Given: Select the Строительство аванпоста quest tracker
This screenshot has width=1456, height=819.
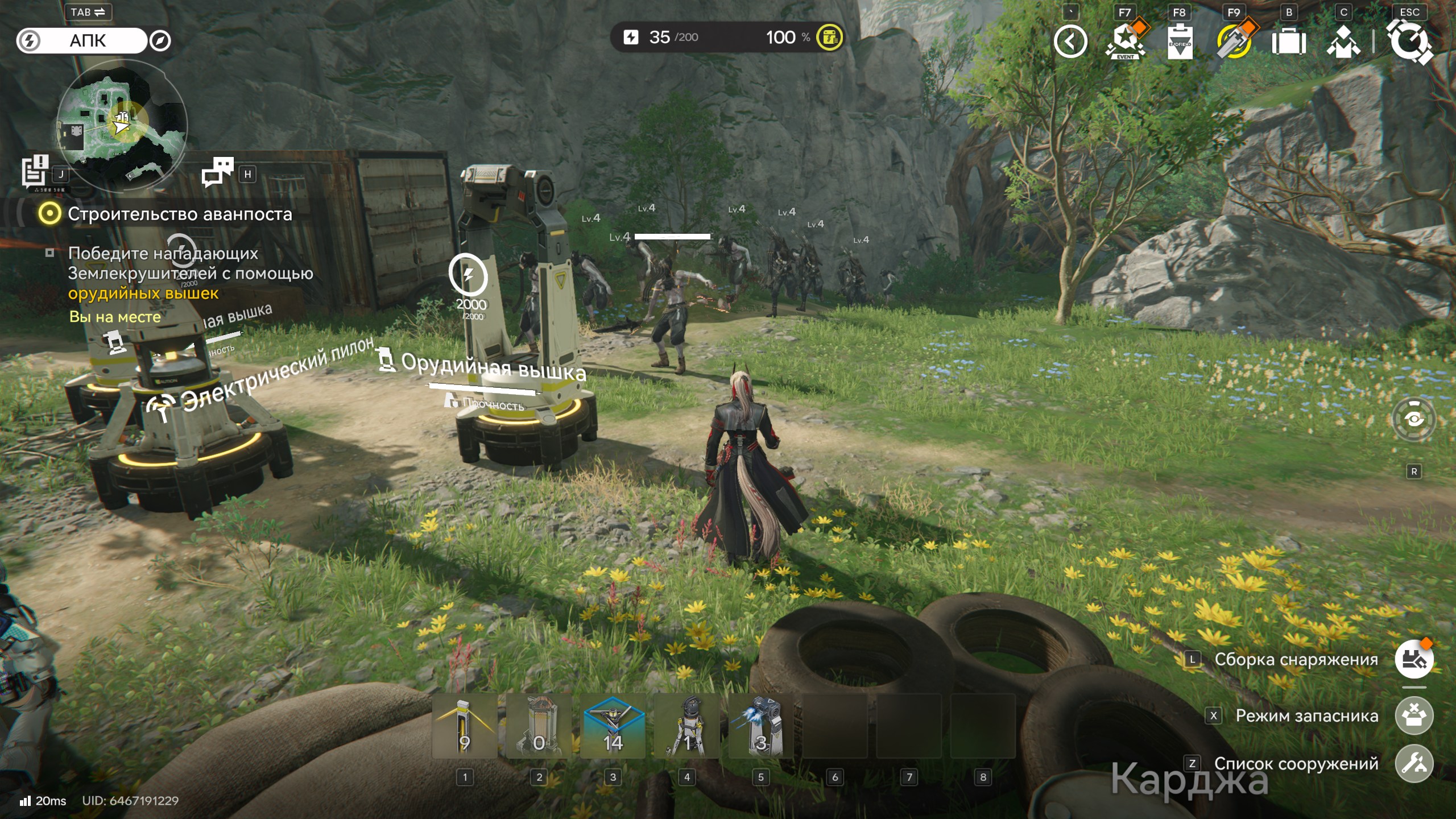Looking at the screenshot, I should [x=179, y=214].
